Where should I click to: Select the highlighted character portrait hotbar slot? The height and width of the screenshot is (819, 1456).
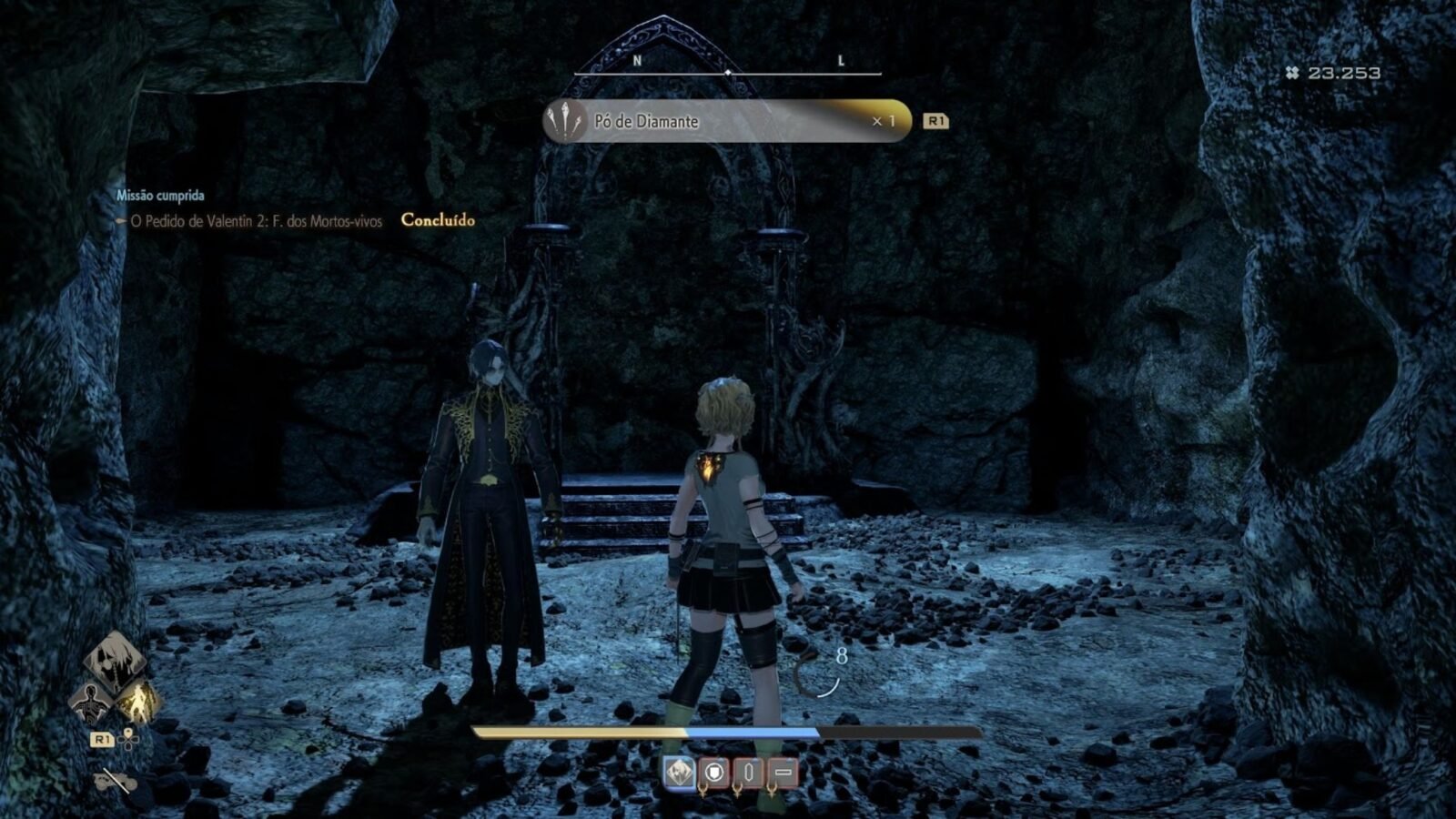(x=679, y=773)
